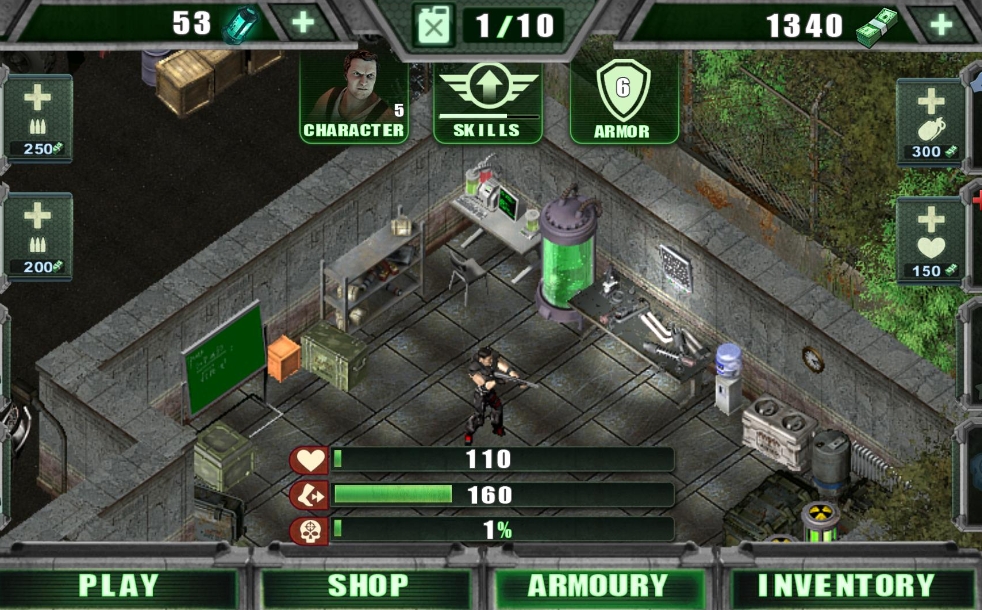Buy a grenade for 300 cash

929,122
